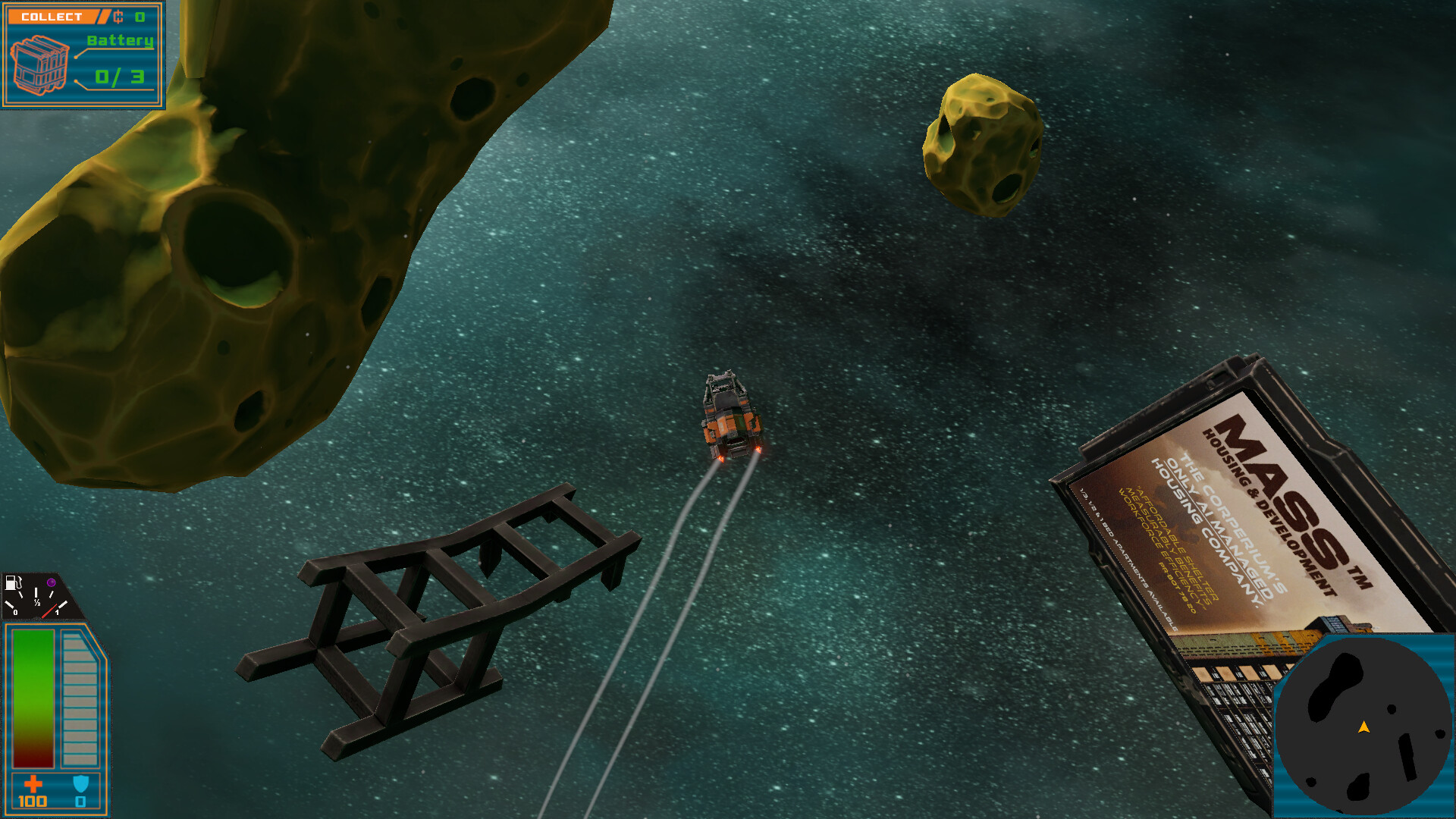Select the currency counter reading 0

(140, 17)
